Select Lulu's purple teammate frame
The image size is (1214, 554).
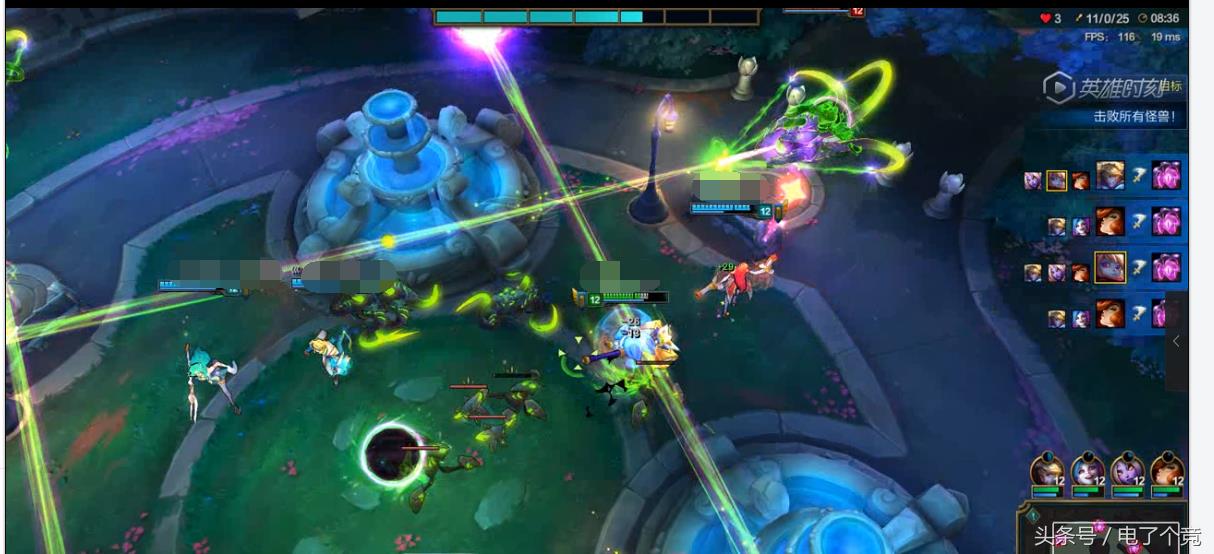click(1127, 472)
